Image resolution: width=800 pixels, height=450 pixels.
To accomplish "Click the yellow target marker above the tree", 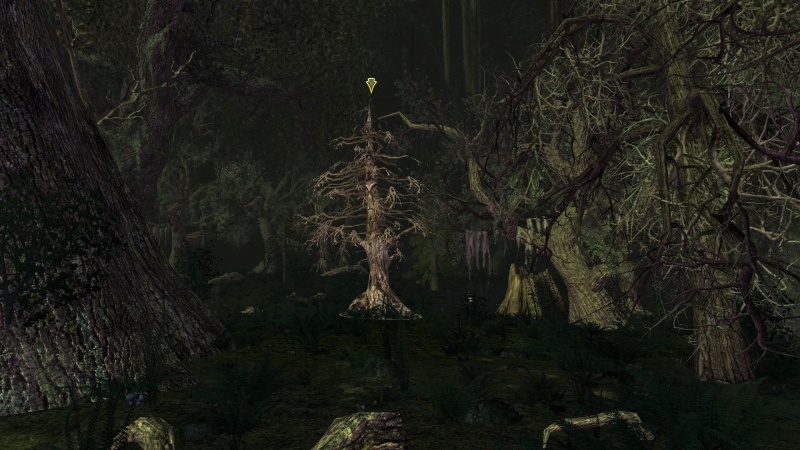I will [x=371, y=86].
